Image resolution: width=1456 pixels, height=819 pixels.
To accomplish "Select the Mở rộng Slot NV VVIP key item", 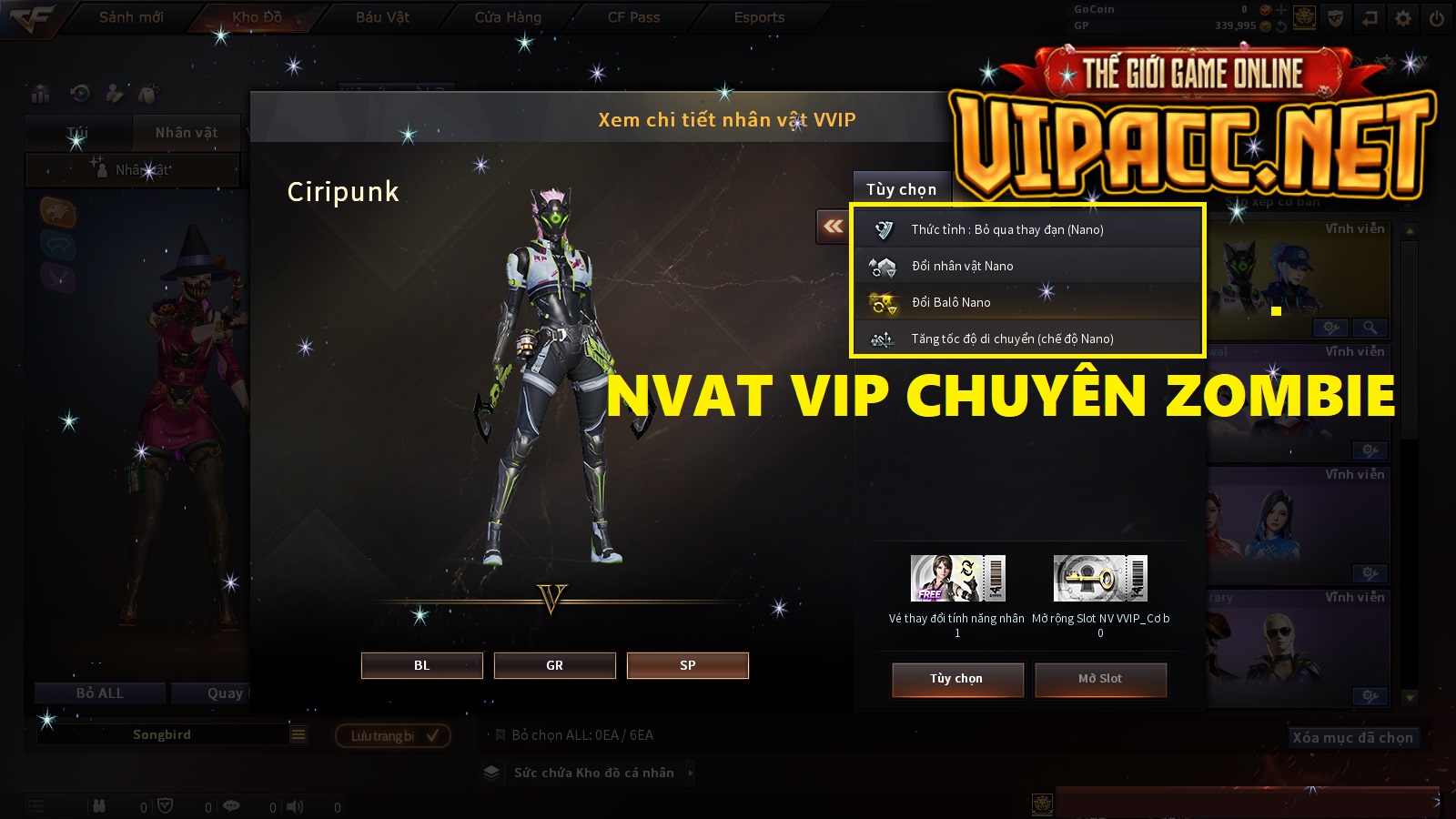I will tap(1100, 579).
